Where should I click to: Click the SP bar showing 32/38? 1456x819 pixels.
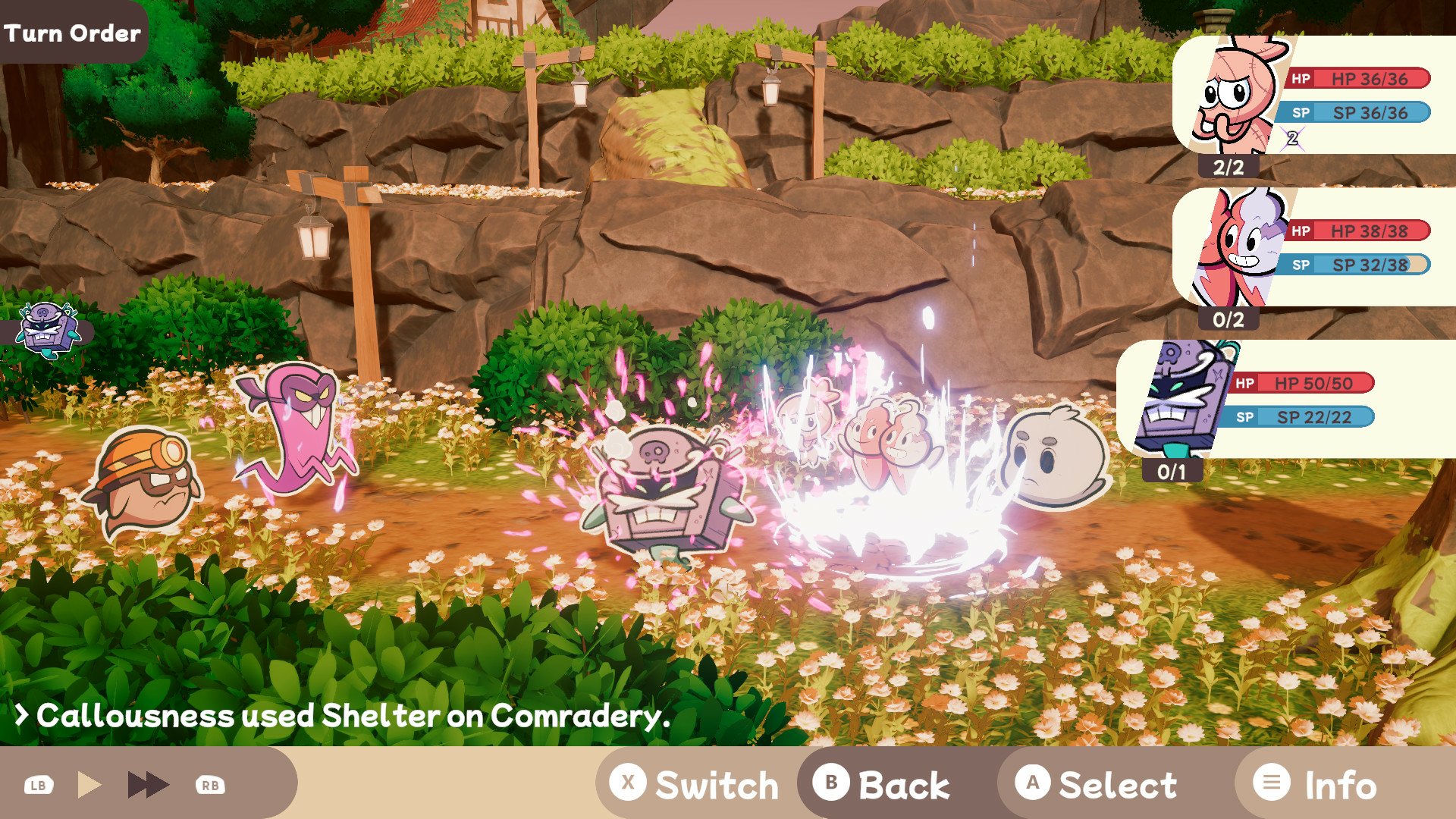1357,265
